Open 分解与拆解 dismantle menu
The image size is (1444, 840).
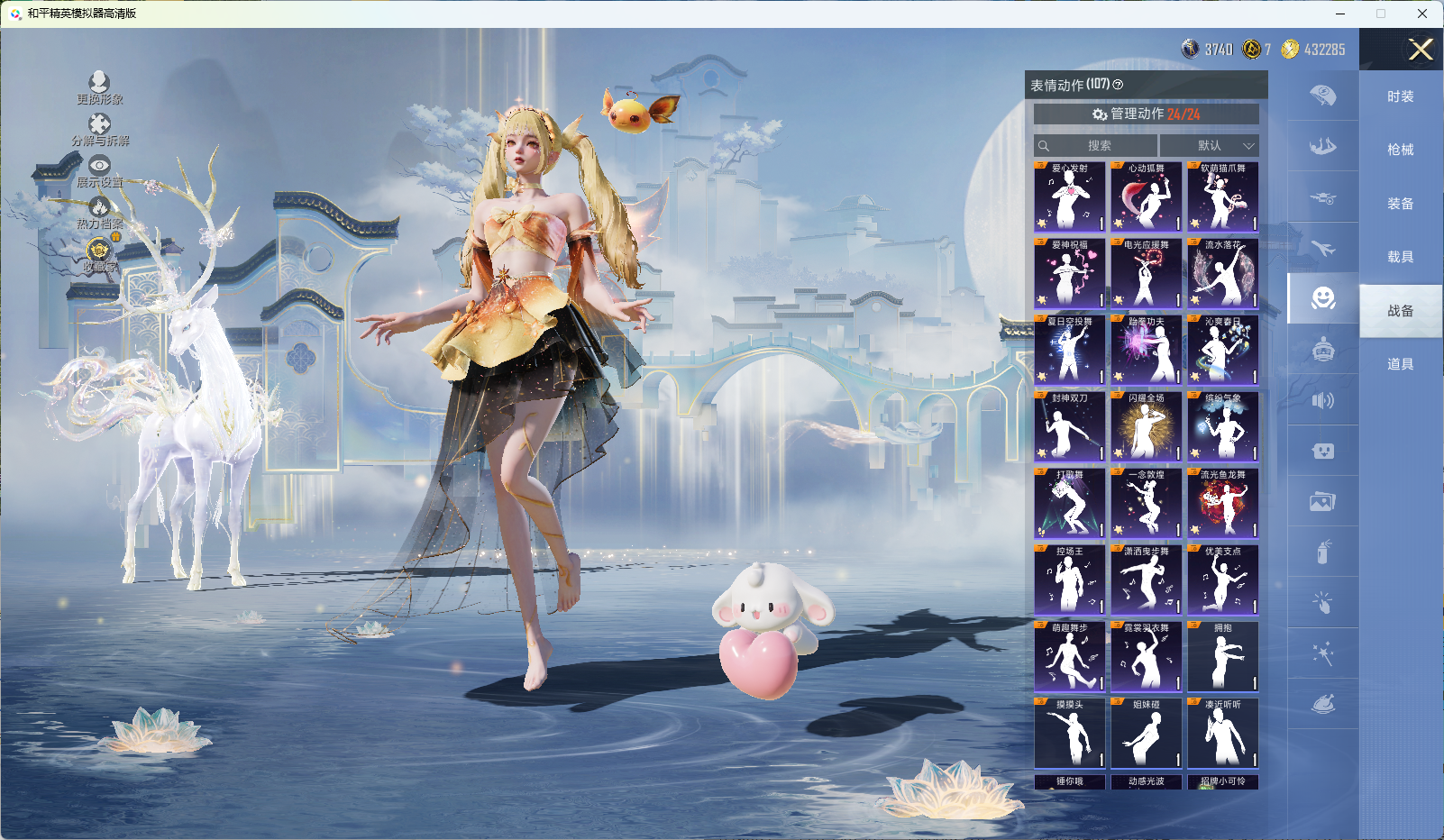(x=100, y=129)
